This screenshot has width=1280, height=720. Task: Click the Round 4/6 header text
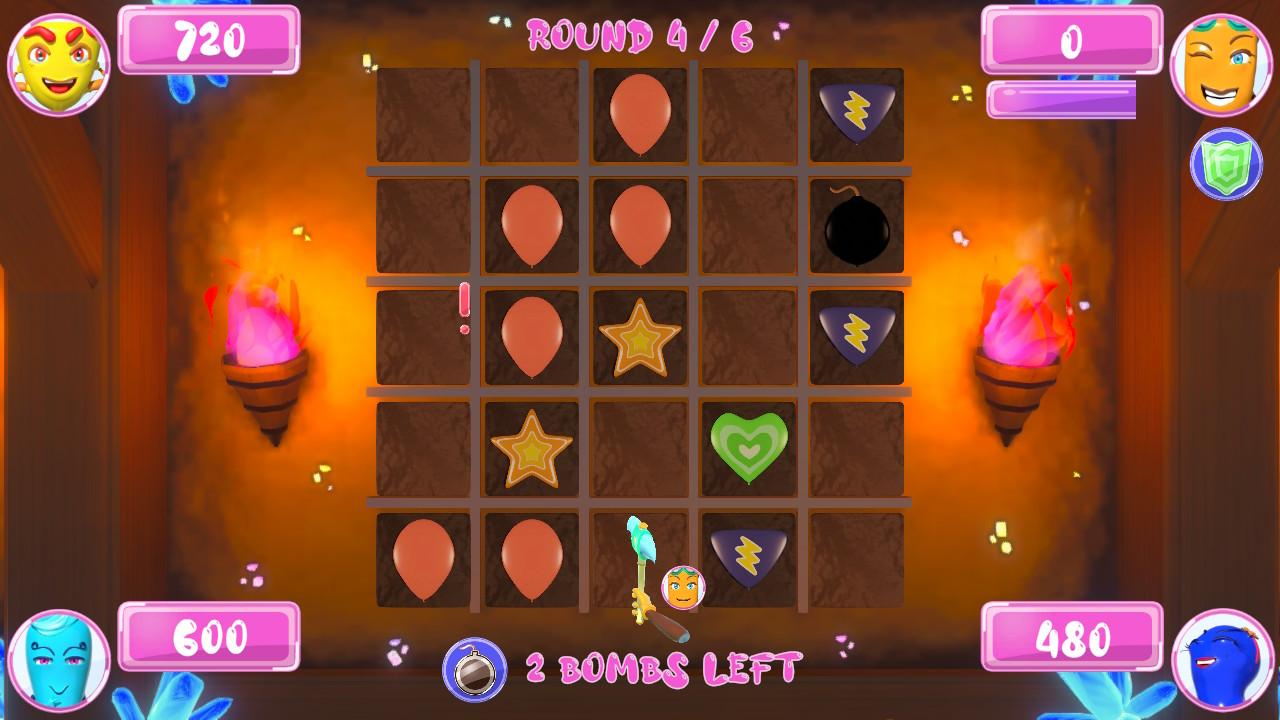pos(640,33)
